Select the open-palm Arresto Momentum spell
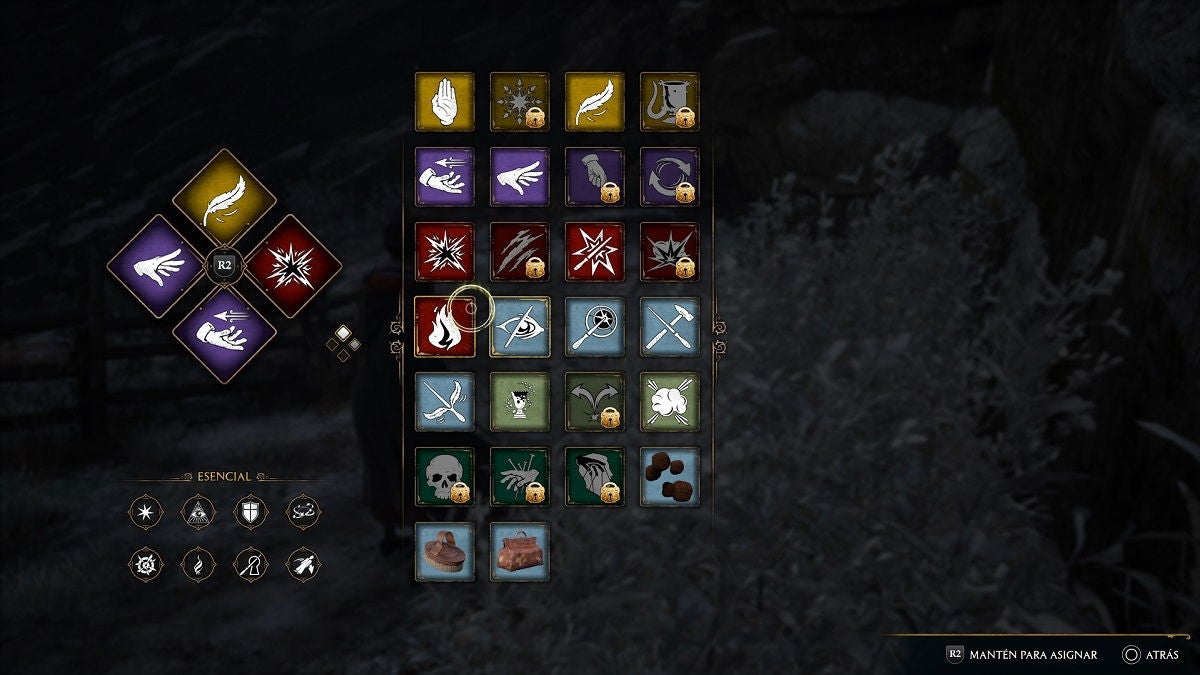The height and width of the screenshot is (675, 1200). point(444,102)
